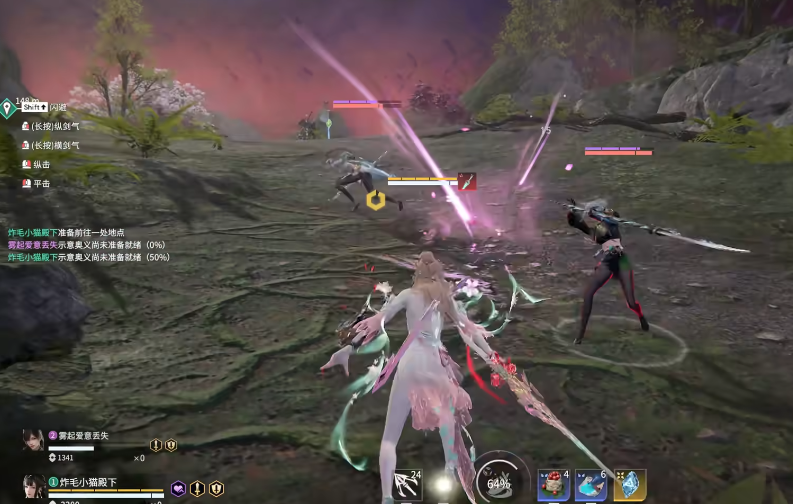This screenshot has width=793, height=504.
Task: Activate the 64% ultimate skill gauge
Action: click(x=499, y=479)
